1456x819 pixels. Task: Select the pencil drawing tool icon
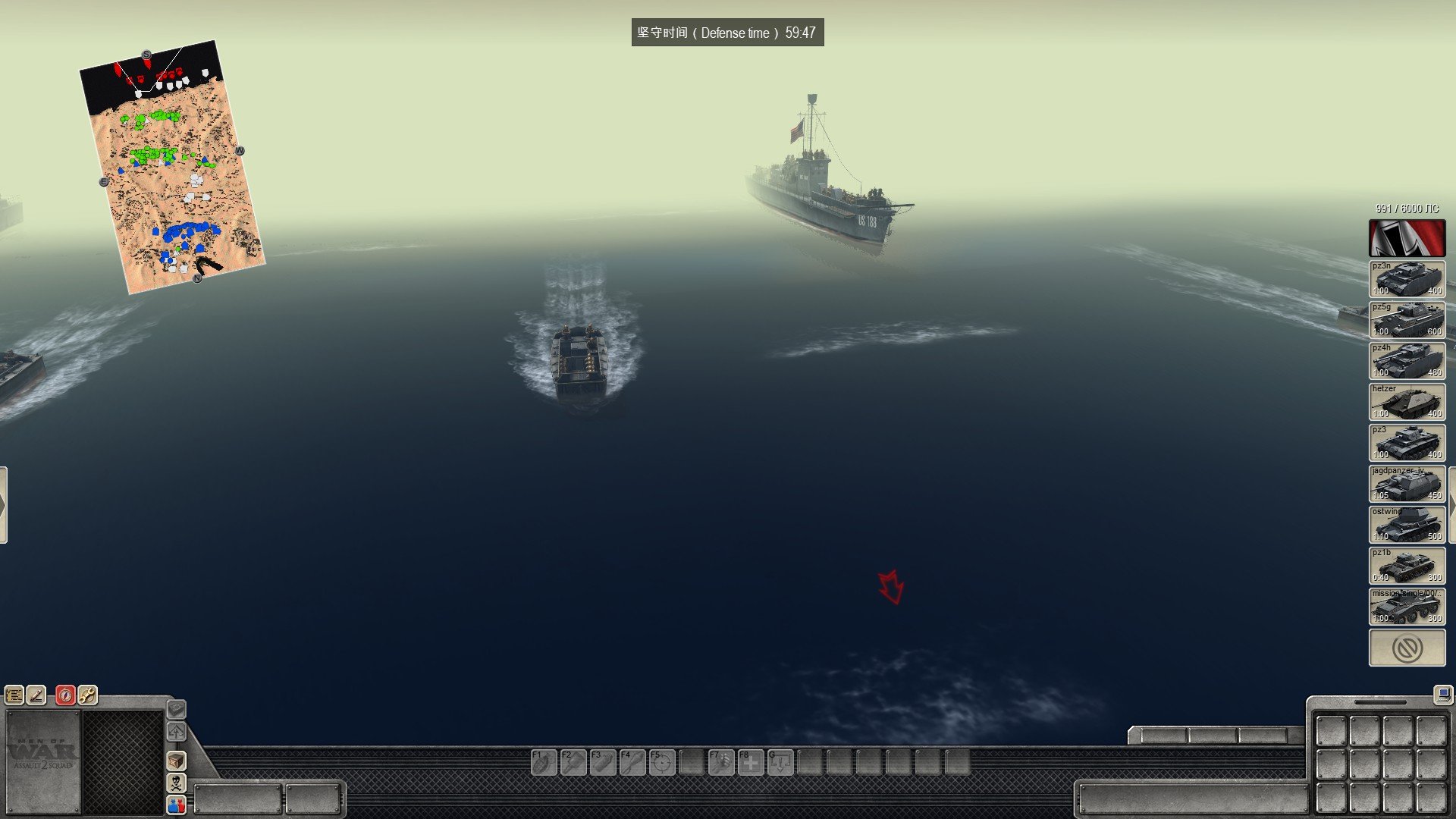(x=36, y=695)
